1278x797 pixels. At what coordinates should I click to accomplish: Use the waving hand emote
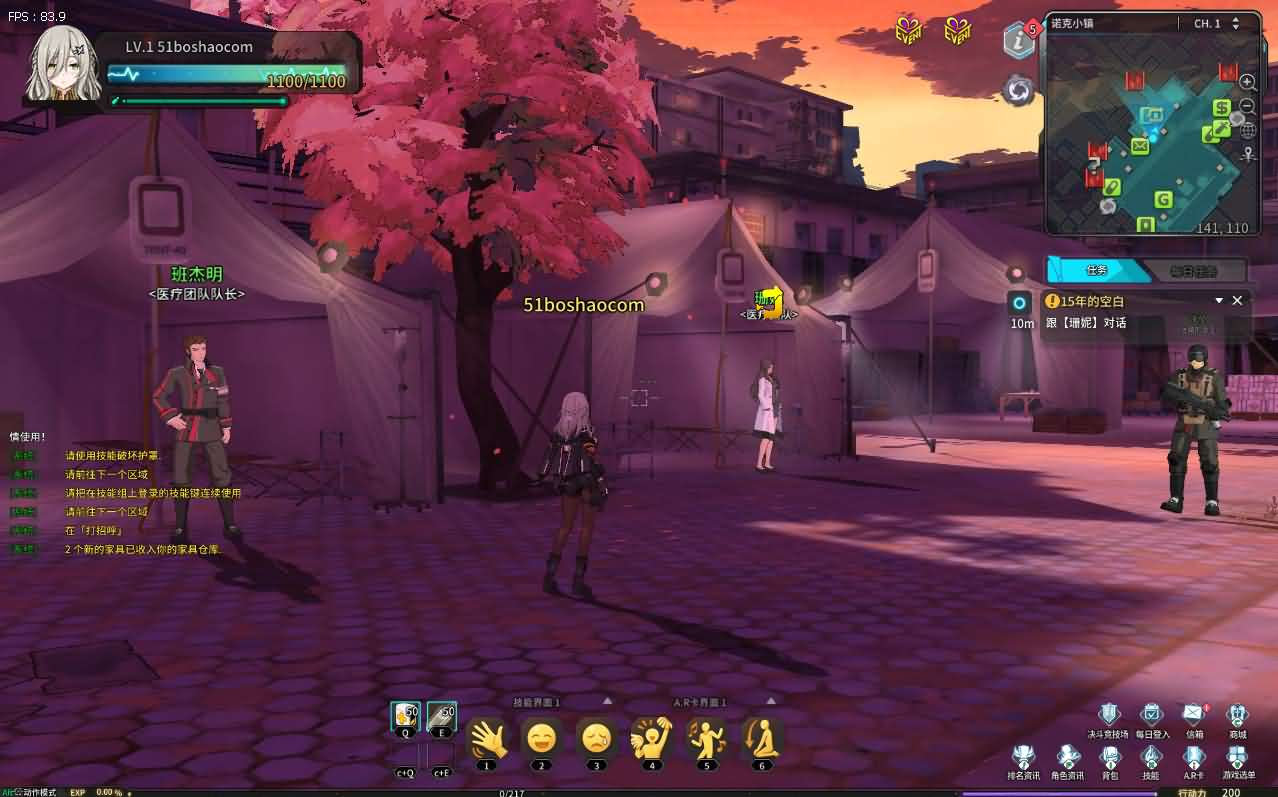[487, 738]
